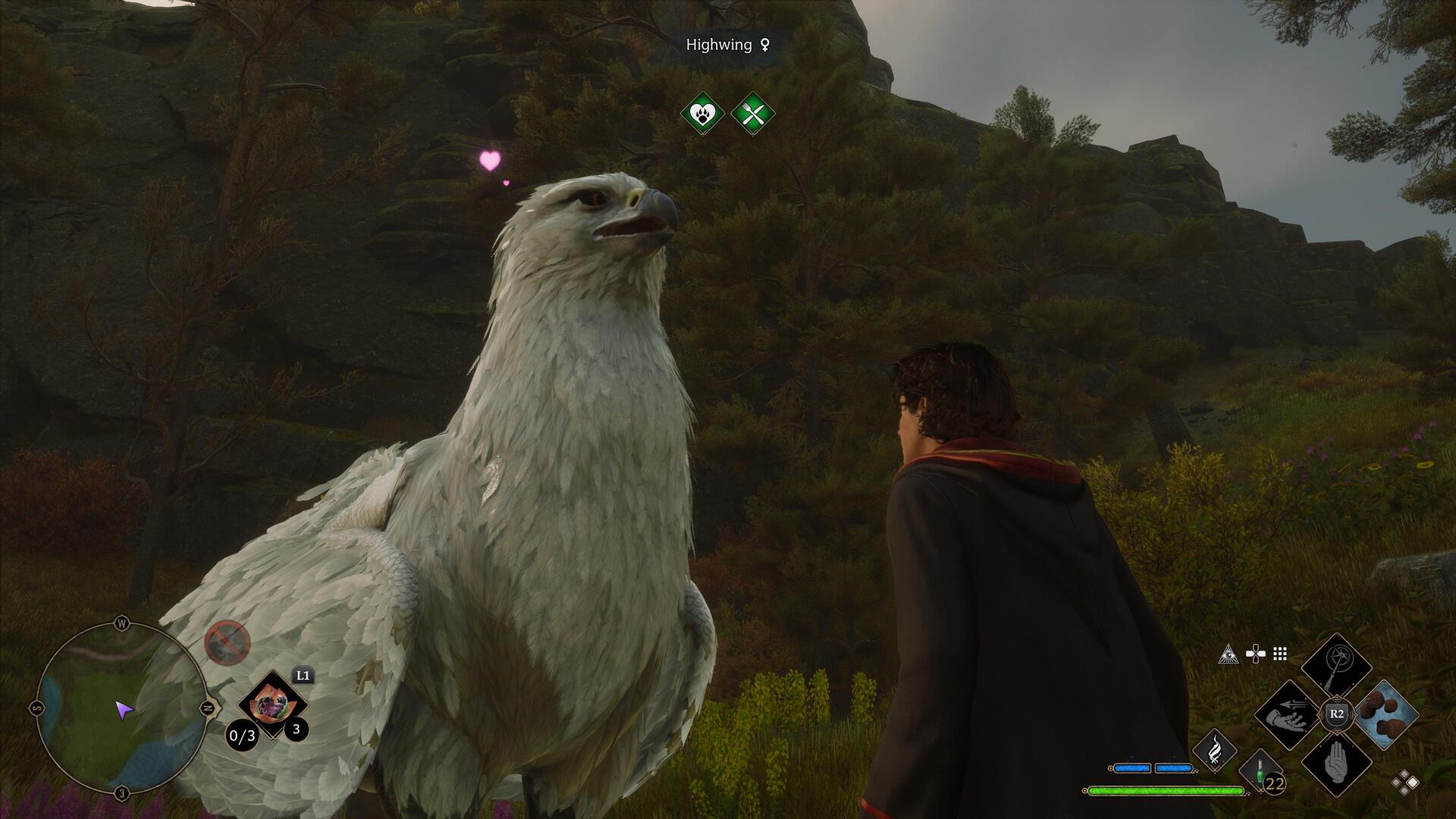Choose the beast feeding fork-and-knife icon

753,114
